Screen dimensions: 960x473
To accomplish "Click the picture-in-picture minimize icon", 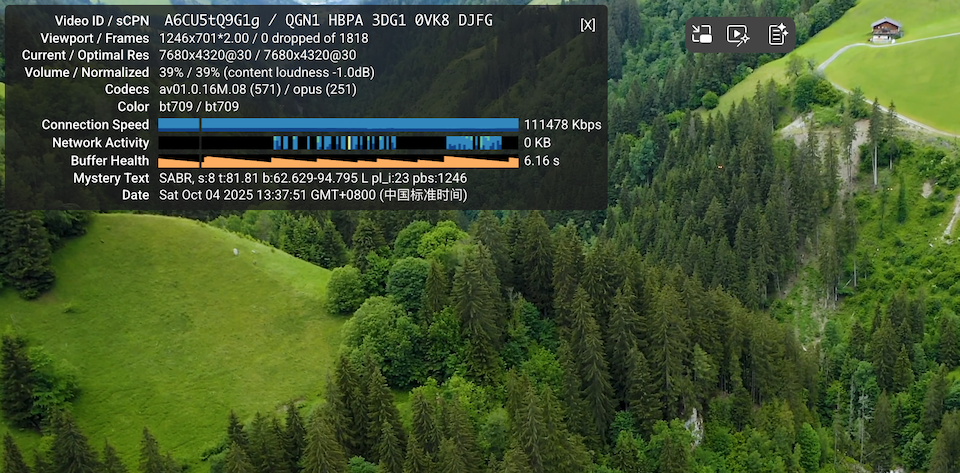I will click(x=702, y=35).
